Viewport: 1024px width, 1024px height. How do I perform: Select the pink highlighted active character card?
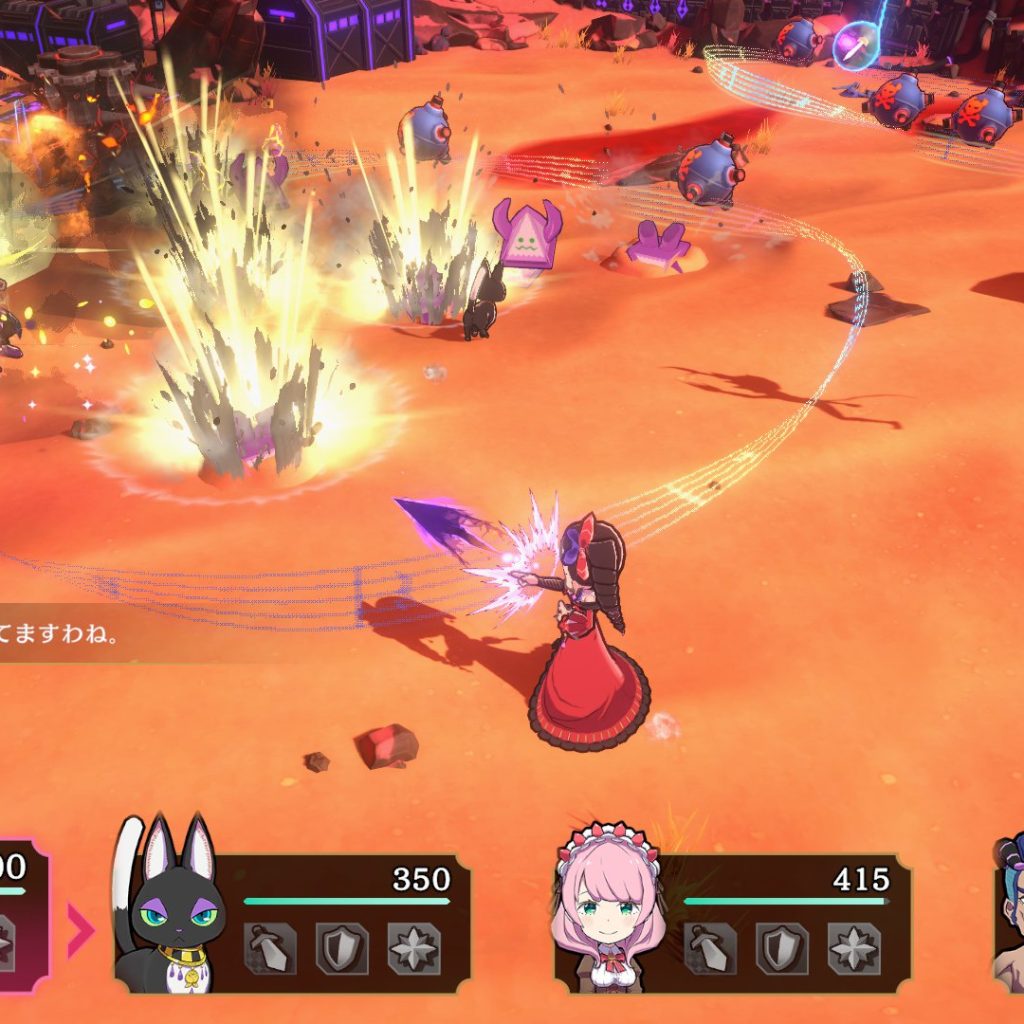point(20,915)
